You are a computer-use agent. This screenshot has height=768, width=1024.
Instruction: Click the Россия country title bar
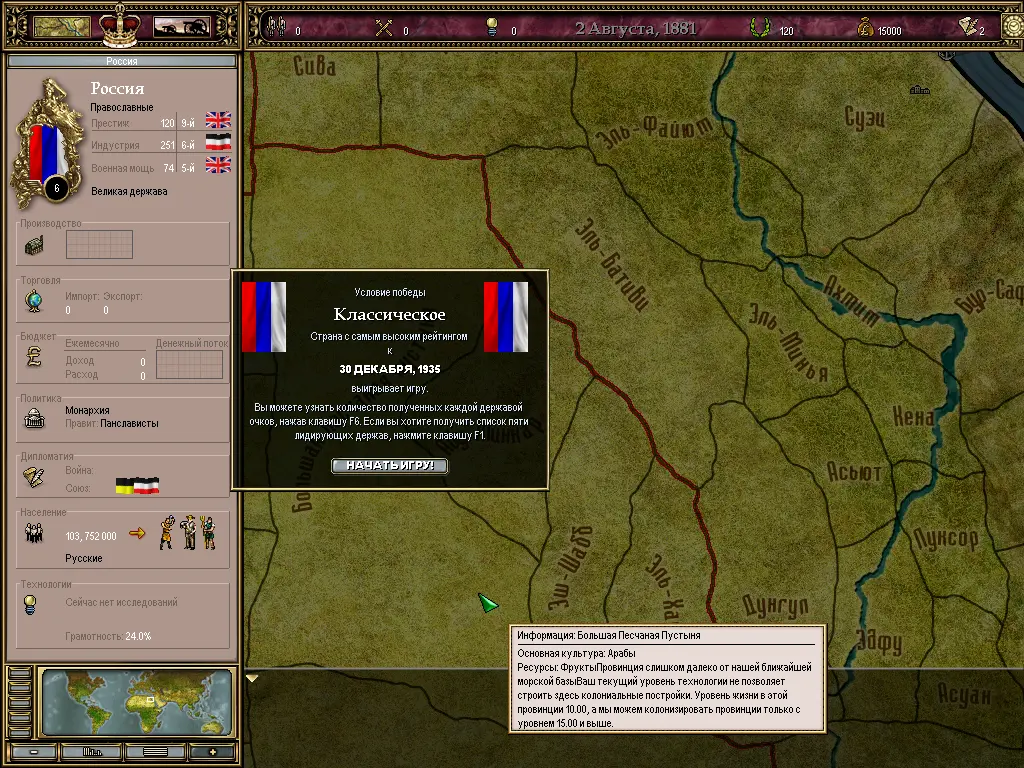122,61
